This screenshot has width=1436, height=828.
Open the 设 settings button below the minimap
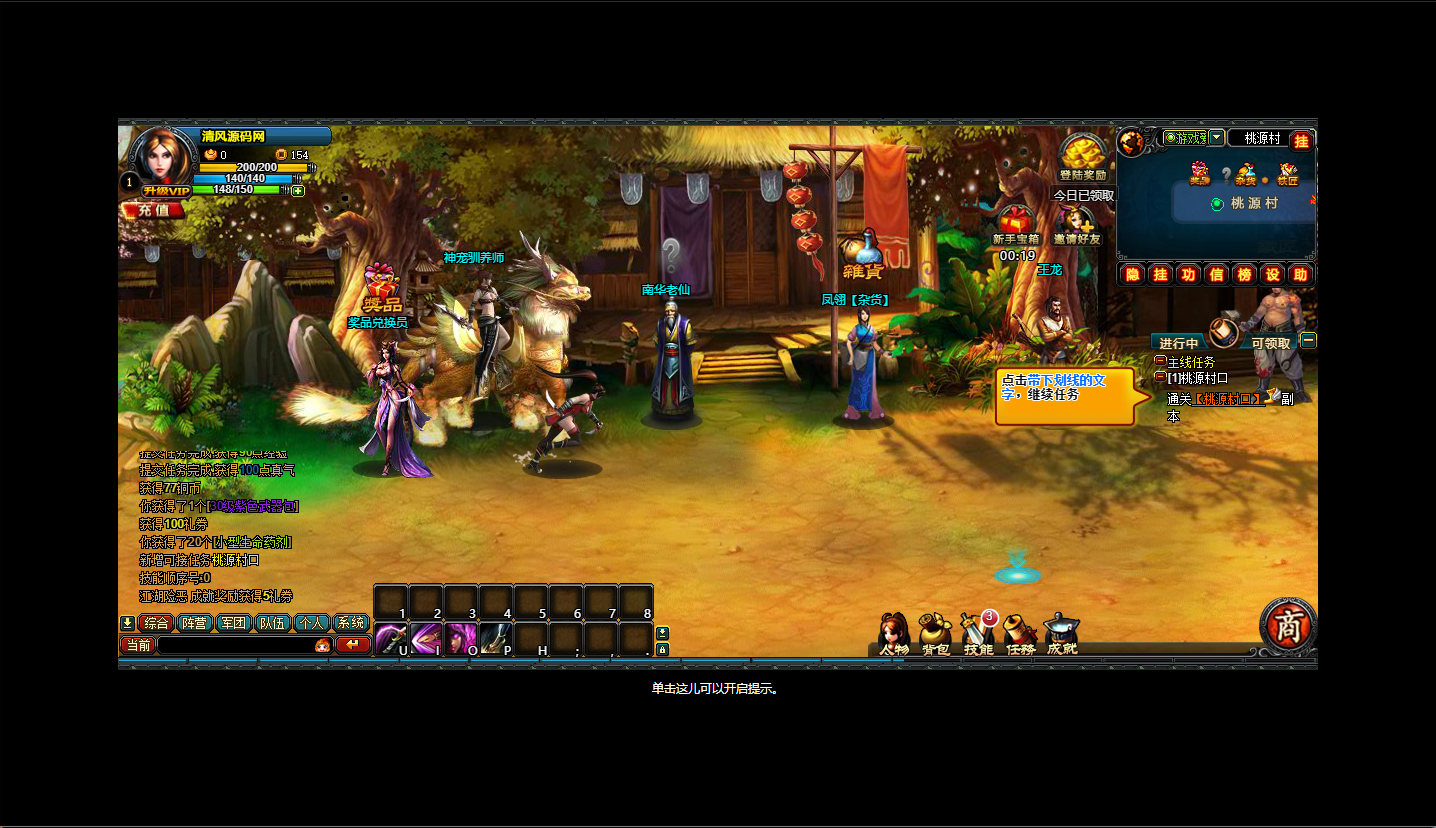click(1272, 274)
